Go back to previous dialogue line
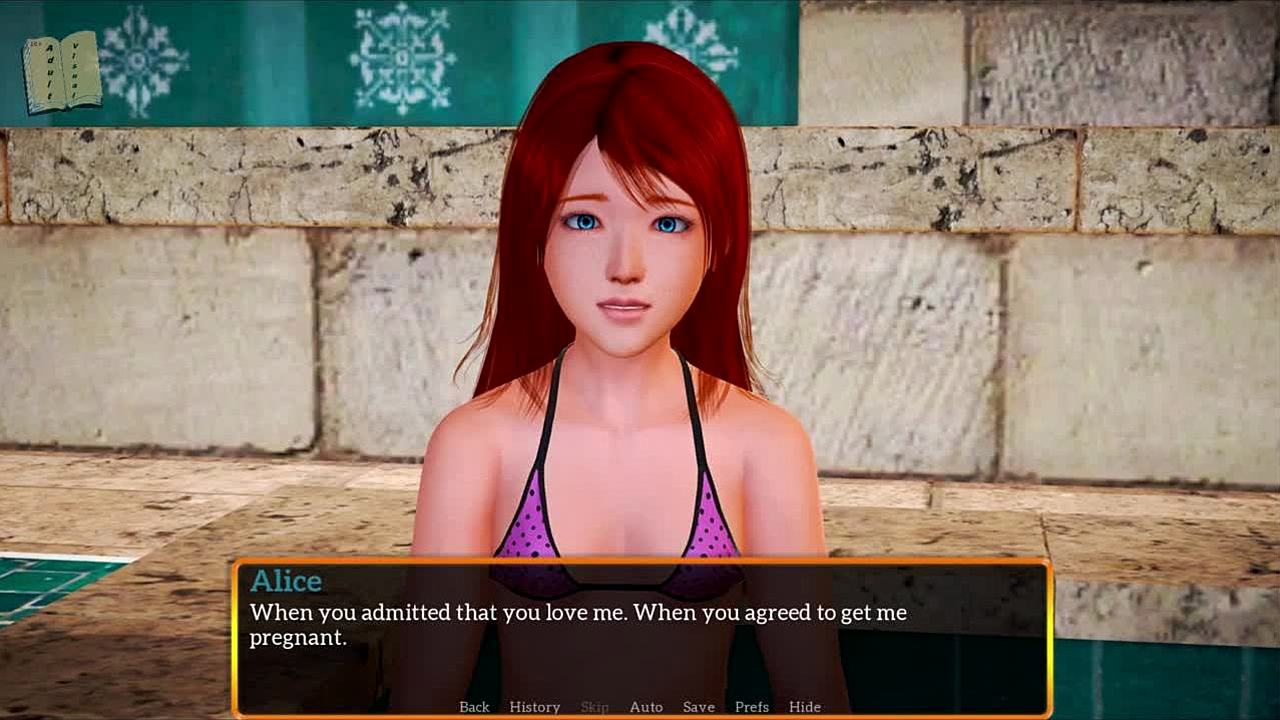The height and width of the screenshot is (720, 1280). click(474, 707)
